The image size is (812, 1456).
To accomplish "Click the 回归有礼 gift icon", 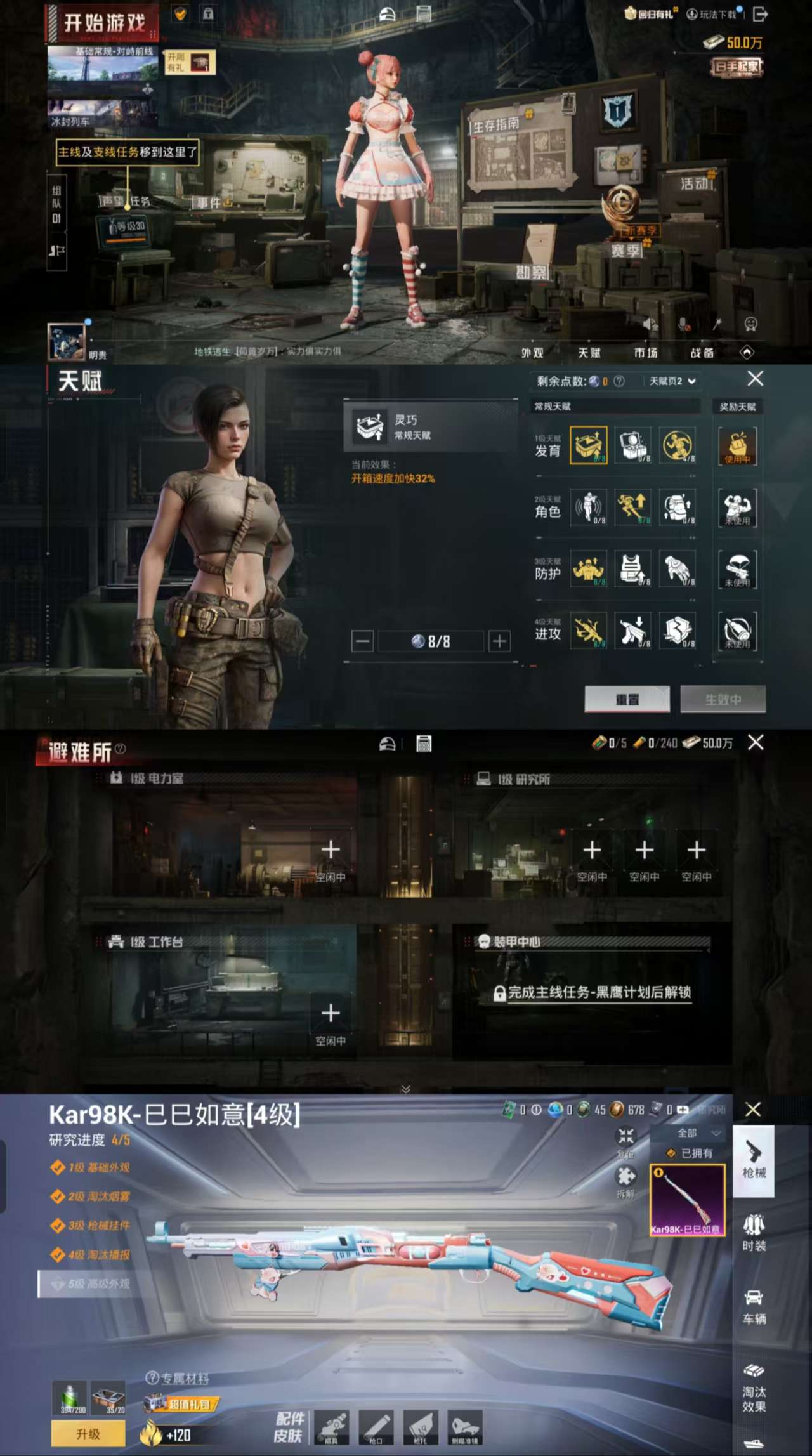I will click(x=631, y=14).
